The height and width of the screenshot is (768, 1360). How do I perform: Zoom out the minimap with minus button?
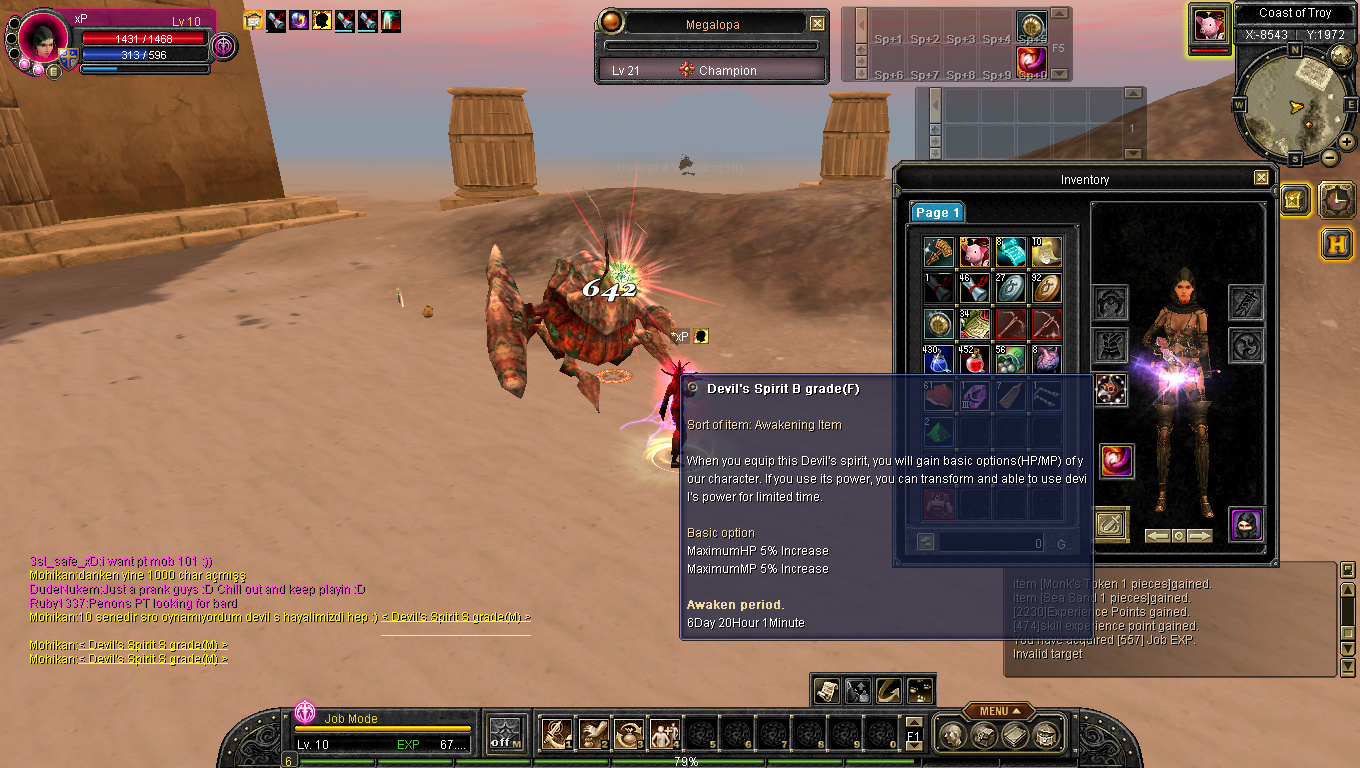(1330, 158)
